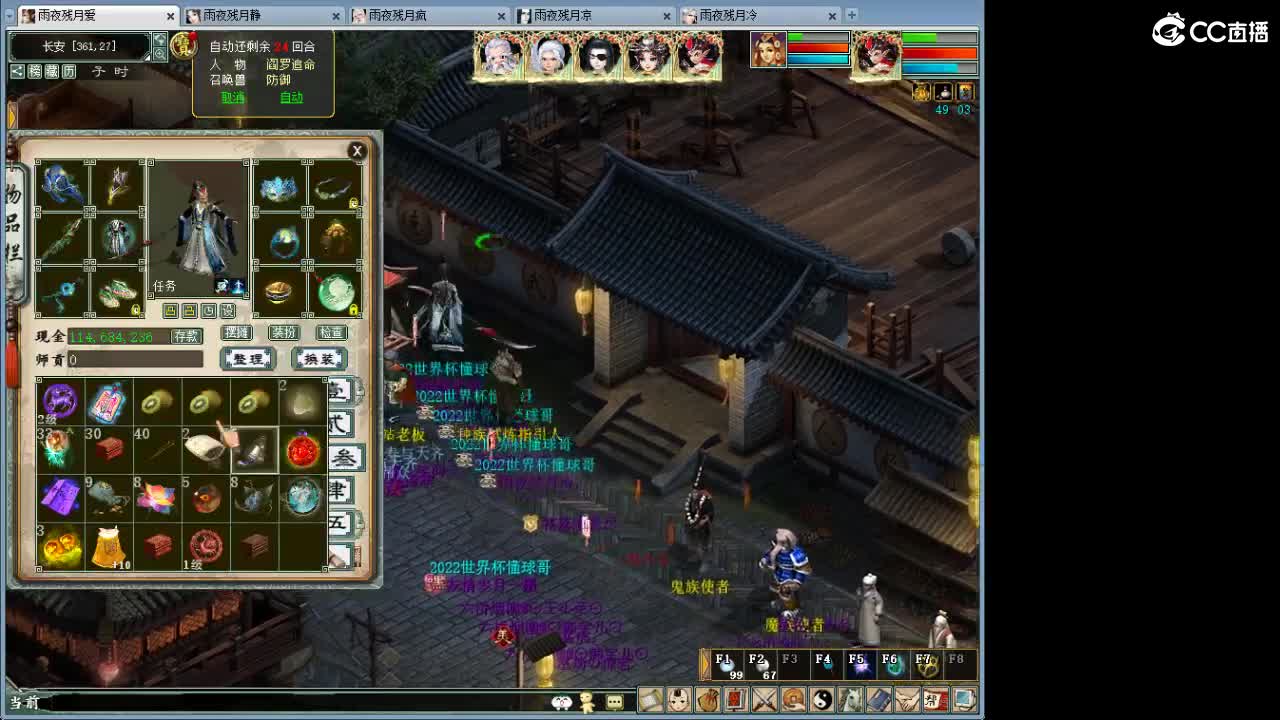Enable 摆摊 stall mode in the inventory
The image size is (1280, 720).
tap(237, 332)
